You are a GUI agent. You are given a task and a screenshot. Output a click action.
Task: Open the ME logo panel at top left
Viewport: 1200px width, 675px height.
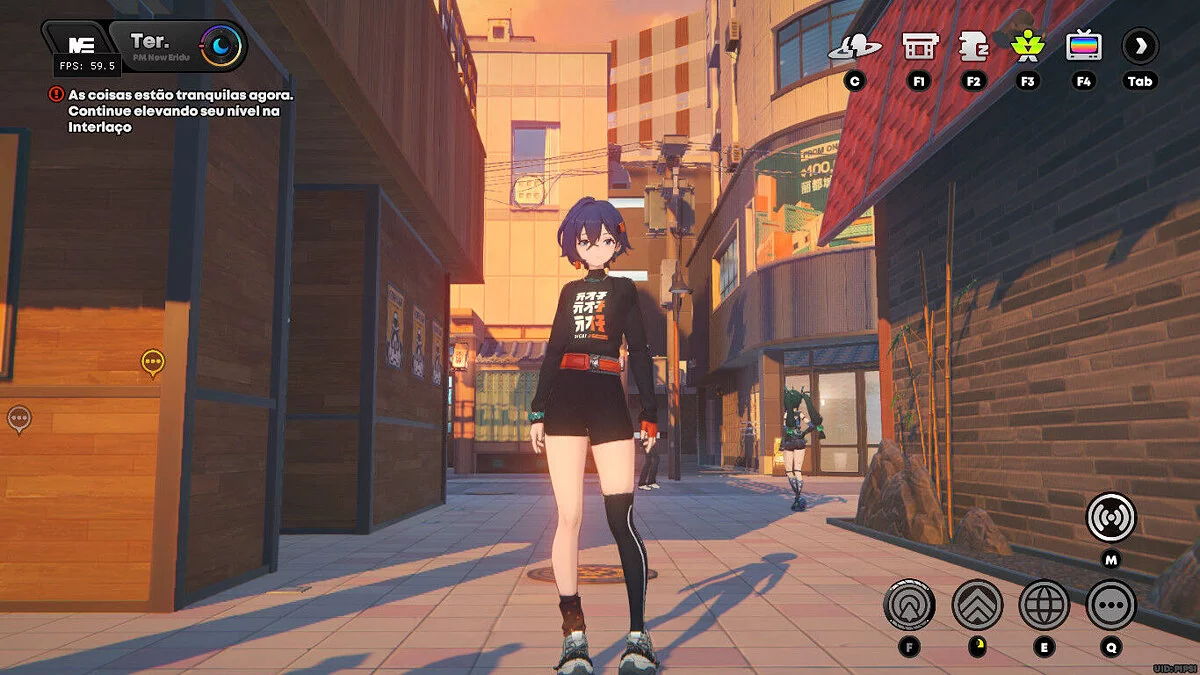click(80, 44)
